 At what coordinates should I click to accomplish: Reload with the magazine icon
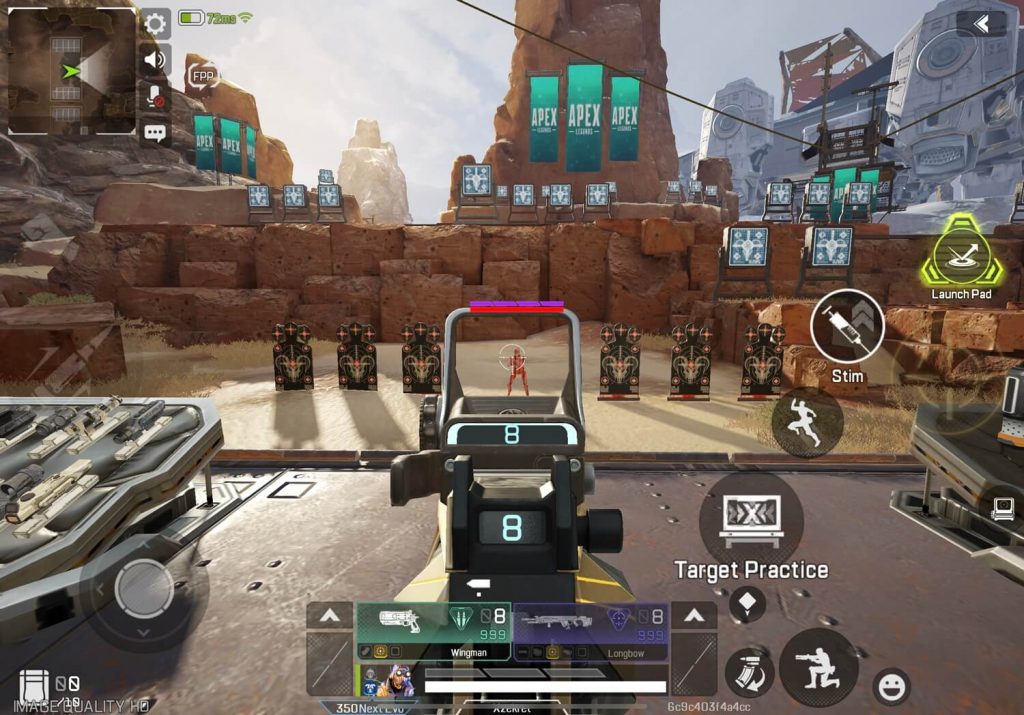pyautogui.click(x=749, y=672)
